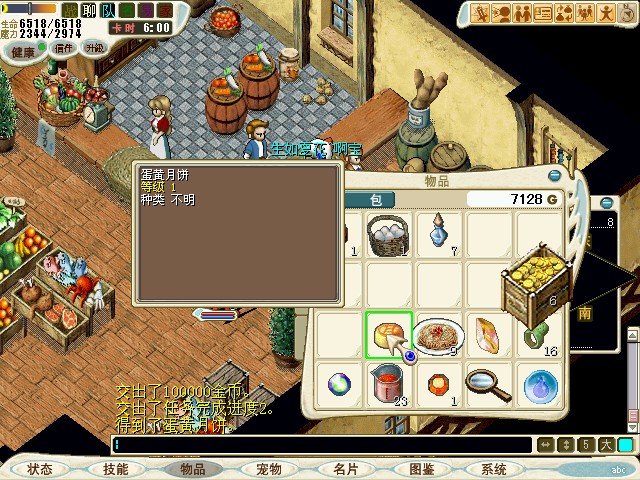Open the 图鉴 encyclopedia menu
The height and width of the screenshot is (480, 640).
[421, 468]
